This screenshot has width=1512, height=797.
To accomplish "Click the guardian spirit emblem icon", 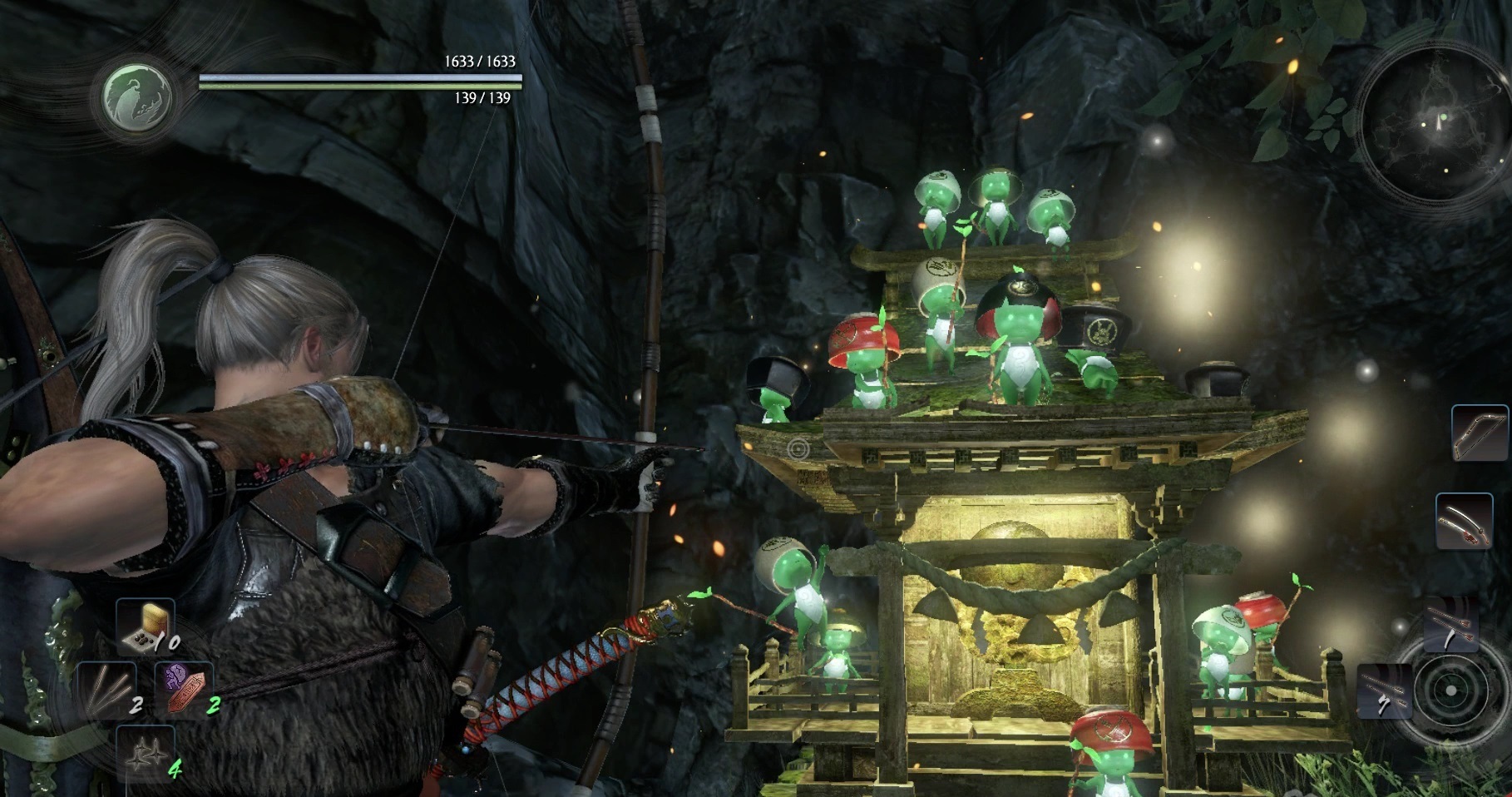I will coord(138,92).
